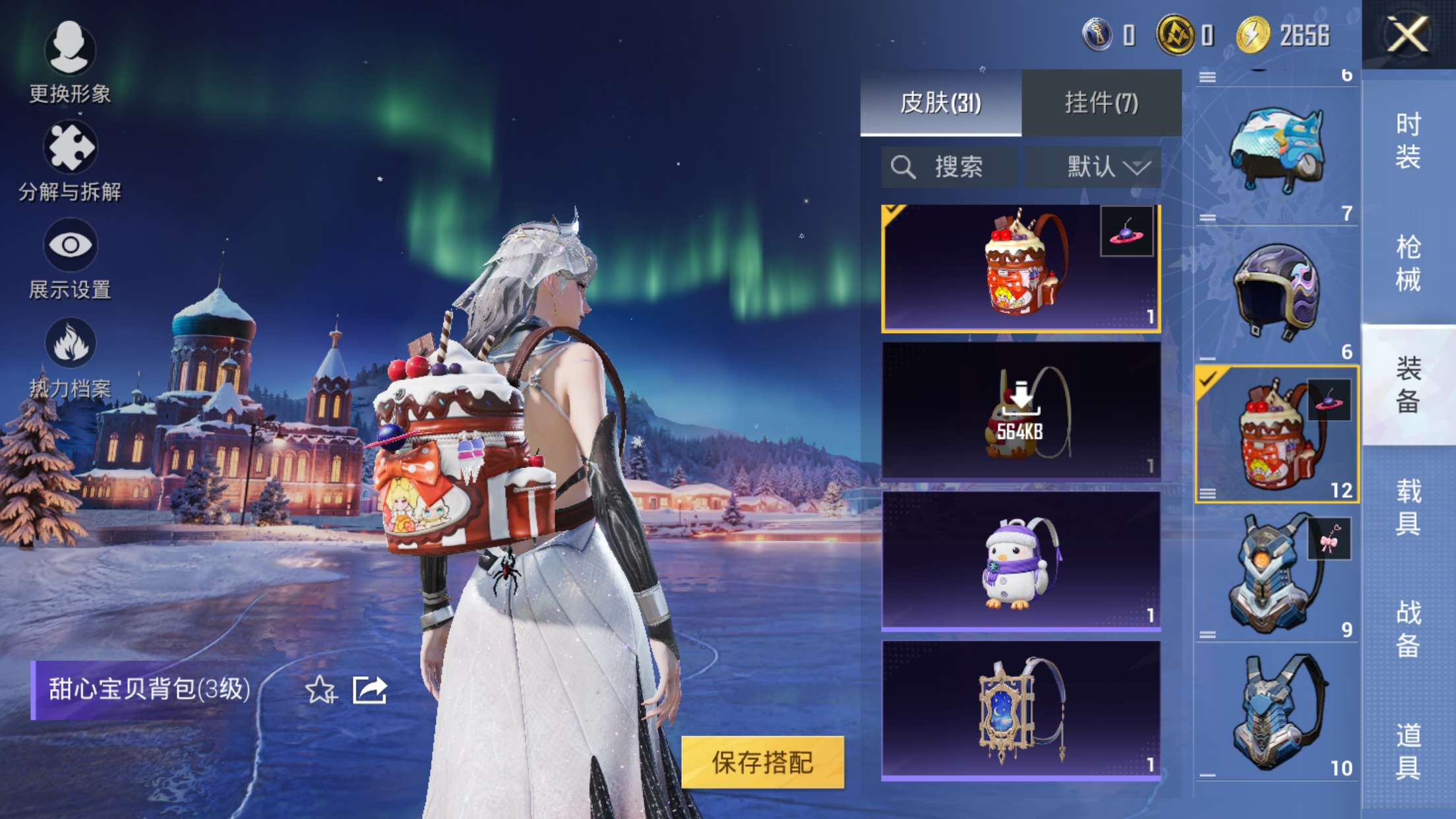Save outfit with 保存搭配 button

coord(762,762)
